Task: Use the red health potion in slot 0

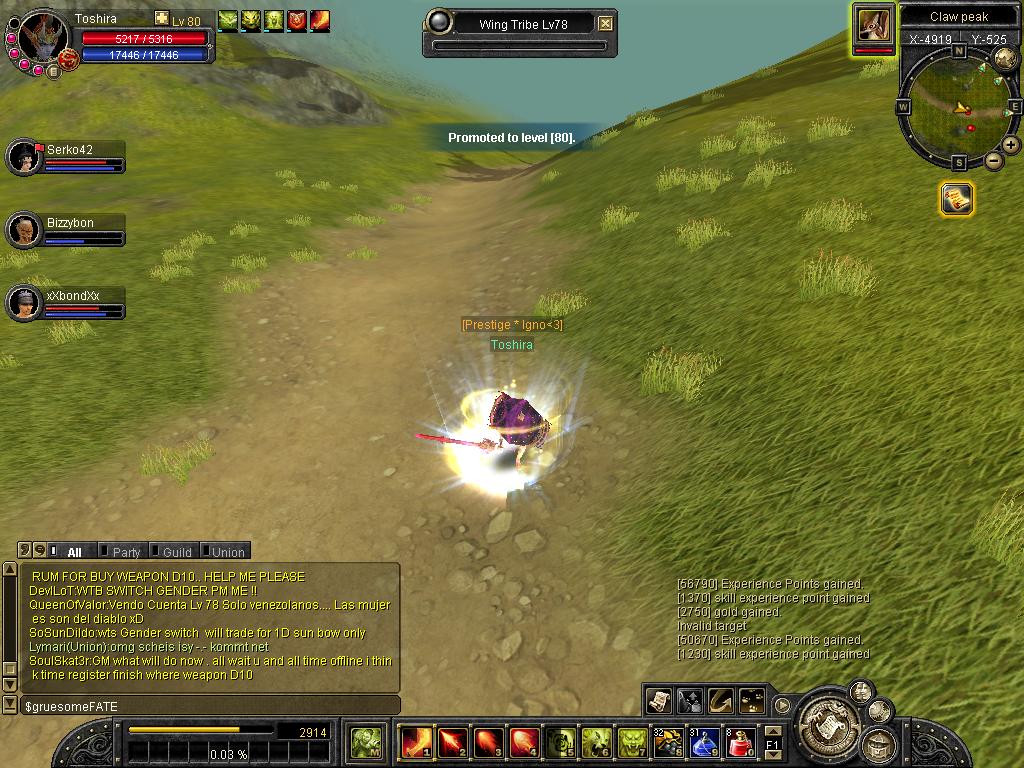Action: pos(739,742)
